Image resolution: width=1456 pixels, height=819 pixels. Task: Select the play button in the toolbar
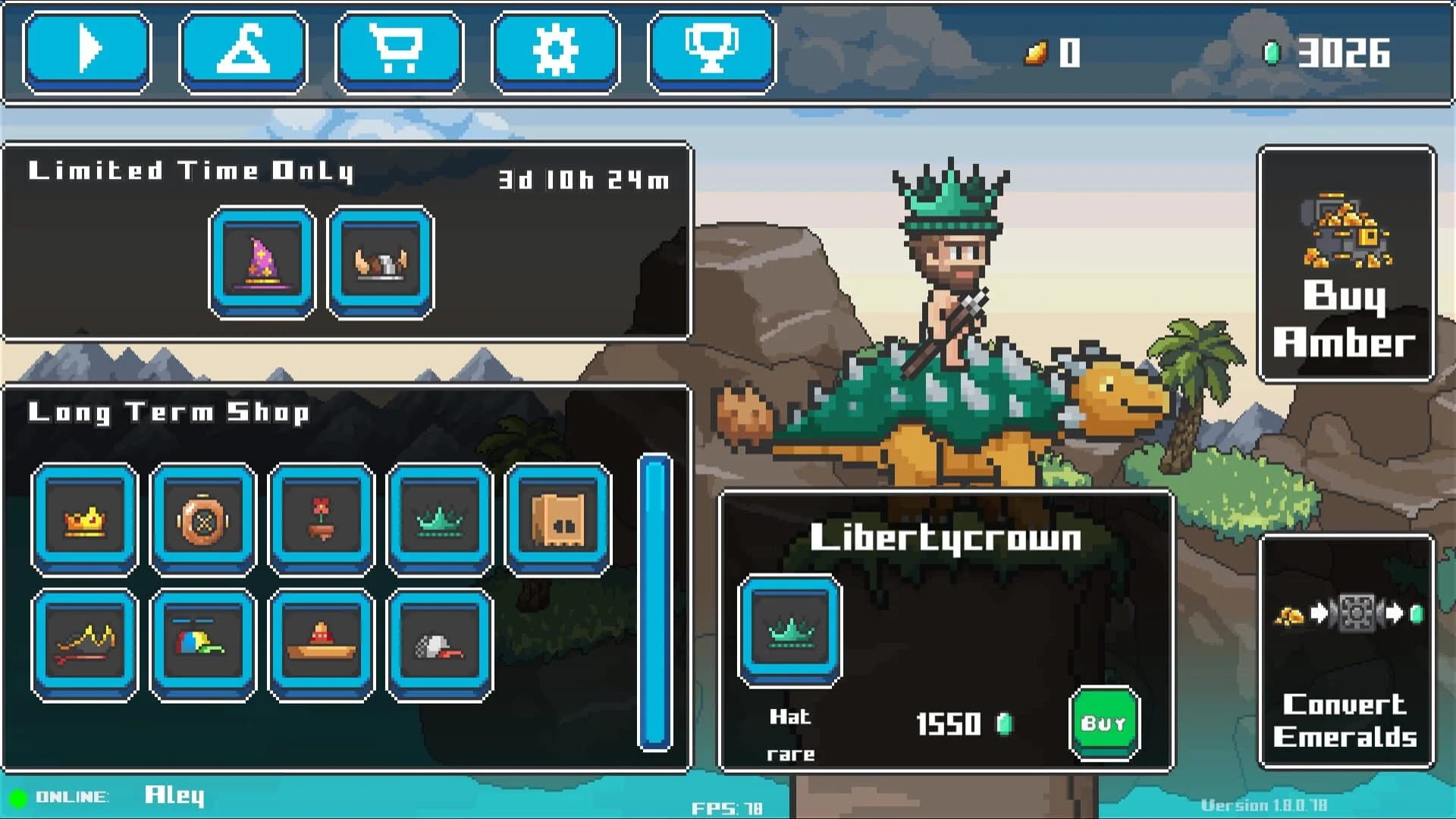tap(86, 52)
